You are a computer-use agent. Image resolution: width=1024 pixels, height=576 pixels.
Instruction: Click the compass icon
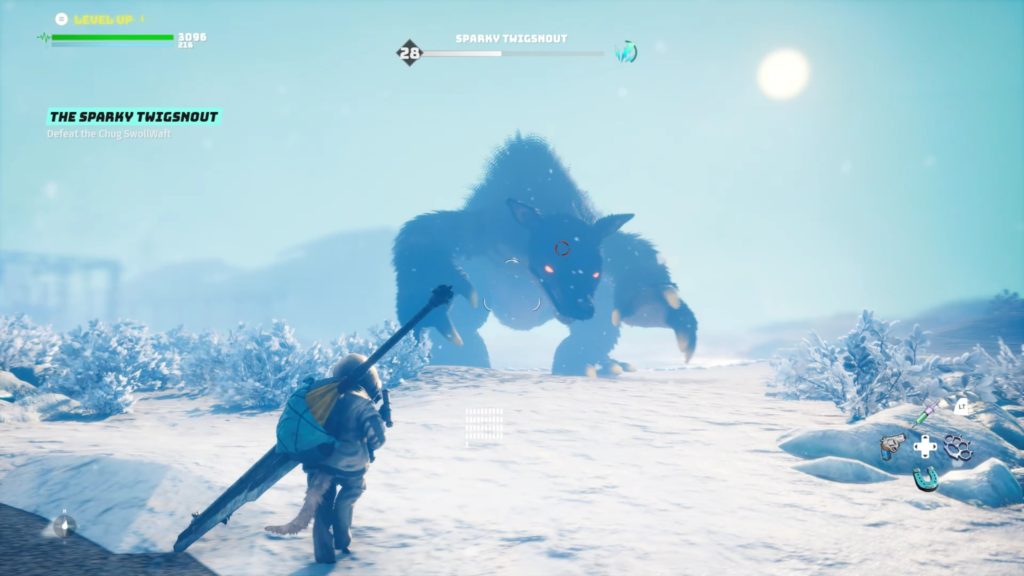coord(64,523)
